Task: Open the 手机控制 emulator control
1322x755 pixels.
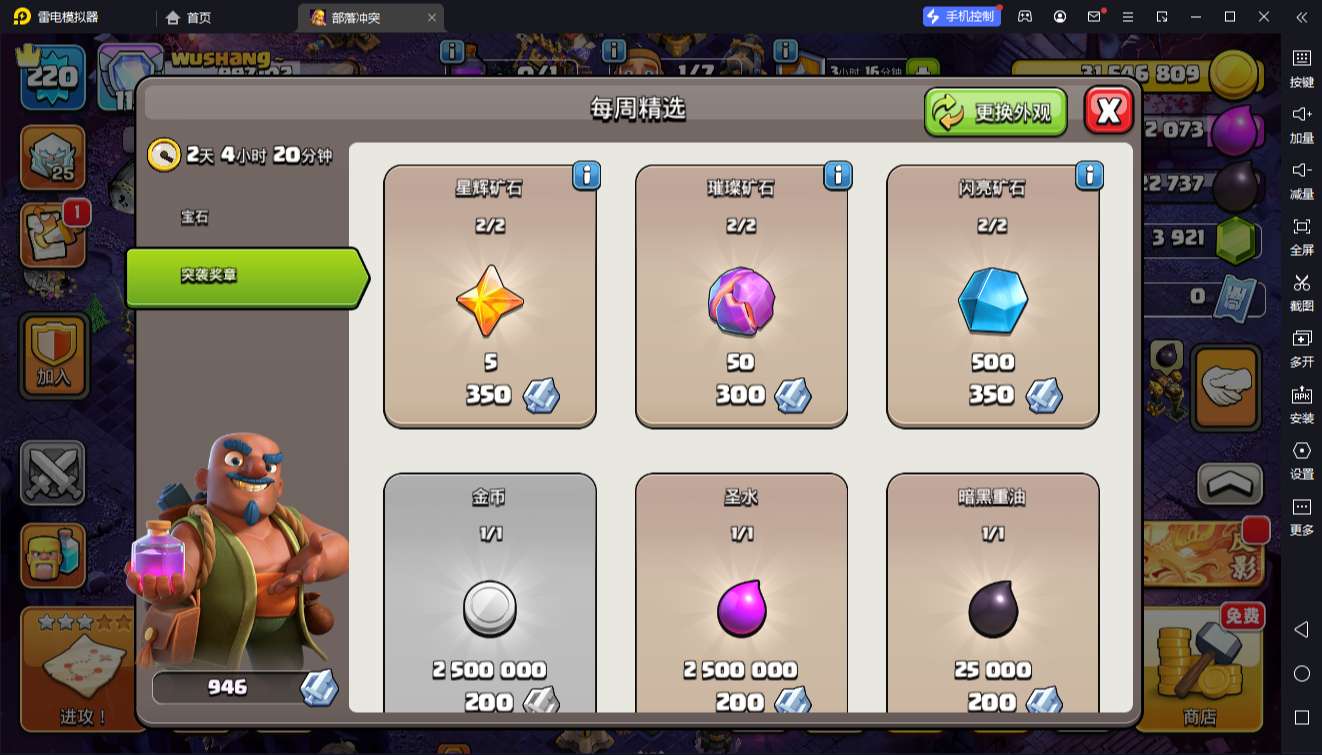Action: click(x=961, y=17)
